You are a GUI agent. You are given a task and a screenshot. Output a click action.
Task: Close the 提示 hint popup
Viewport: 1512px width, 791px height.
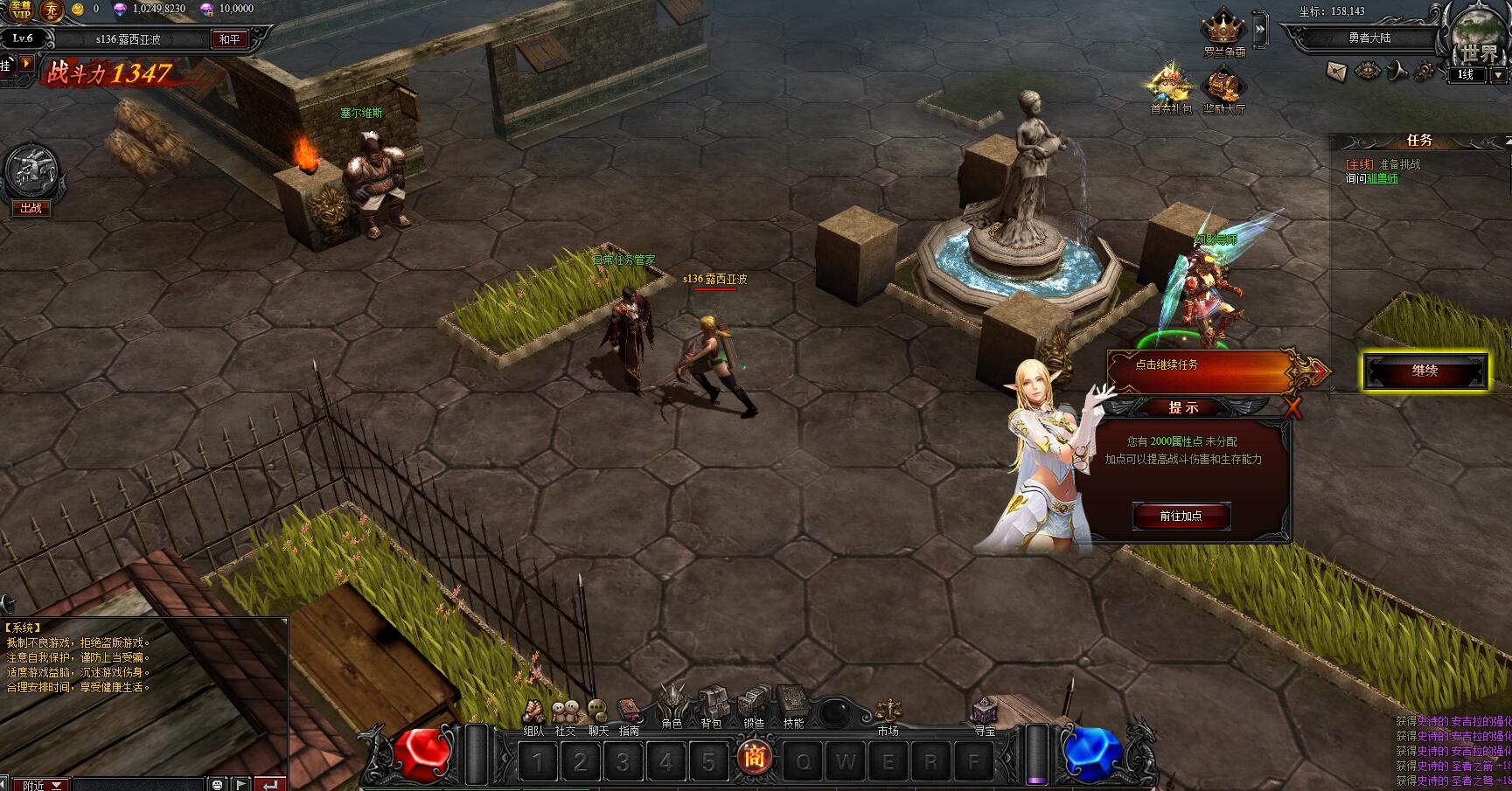pos(1292,406)
